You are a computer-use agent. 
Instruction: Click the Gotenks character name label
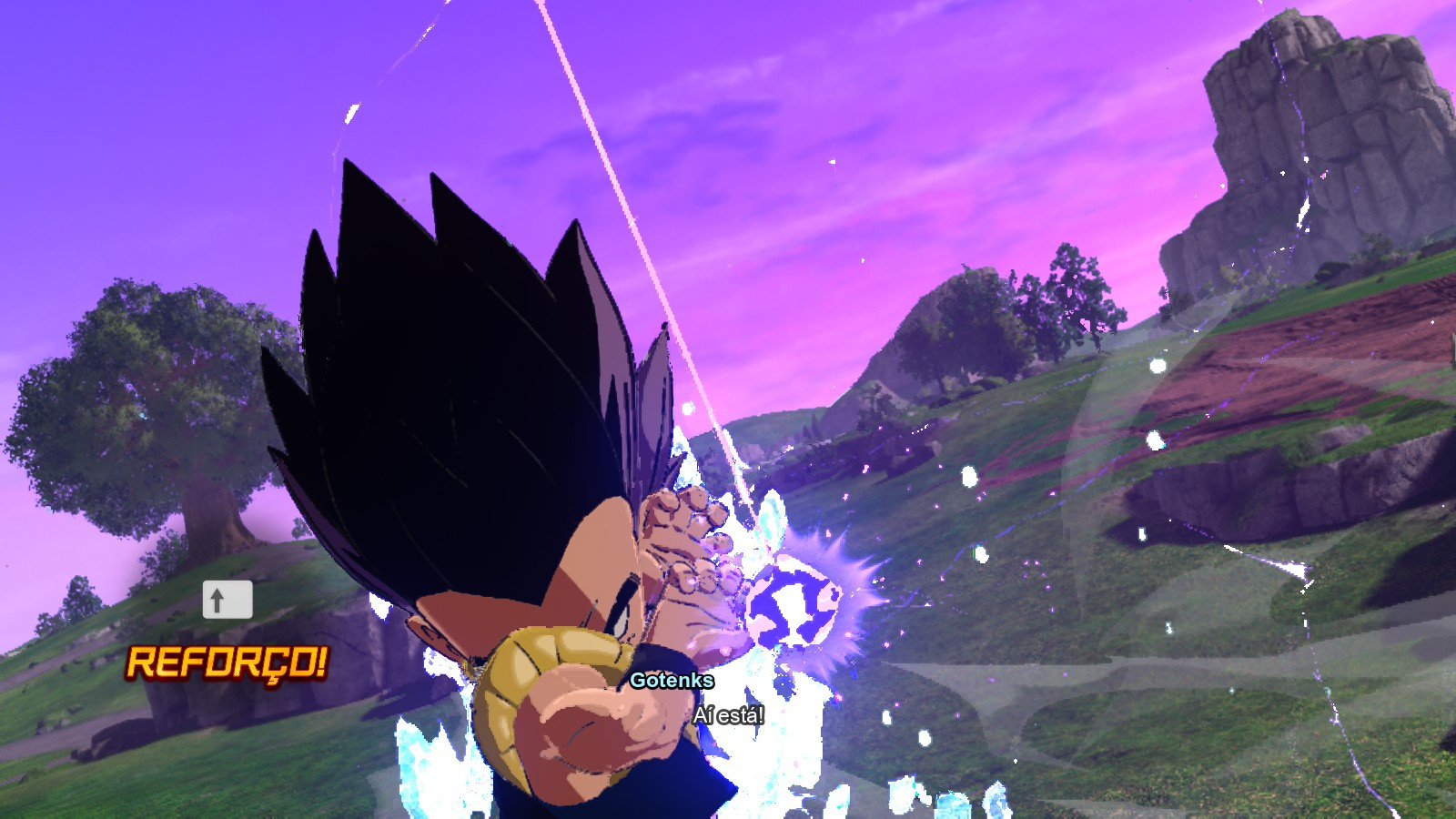click(x=672, y=681)
